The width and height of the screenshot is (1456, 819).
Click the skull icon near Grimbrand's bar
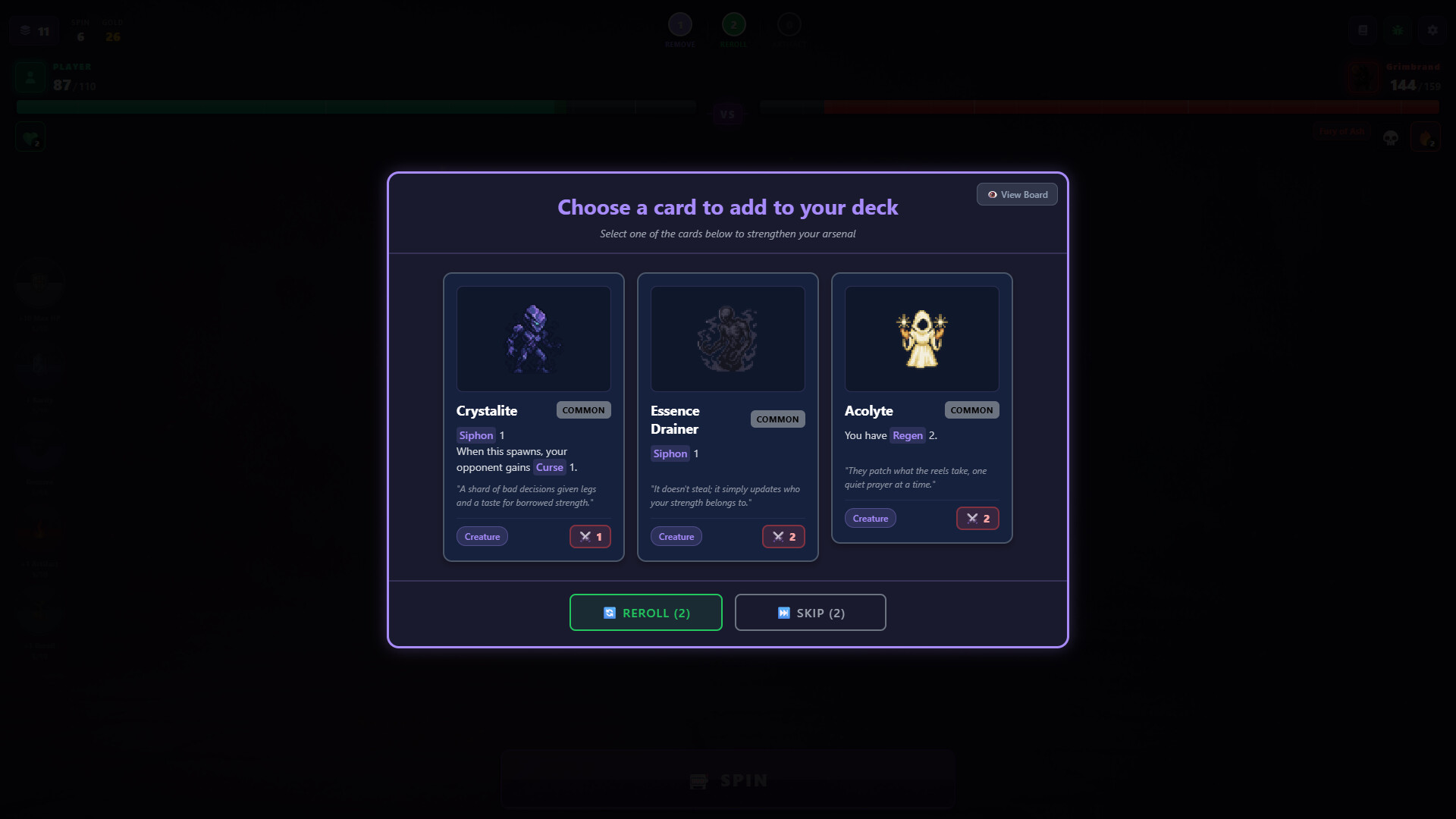[1391, 137]
